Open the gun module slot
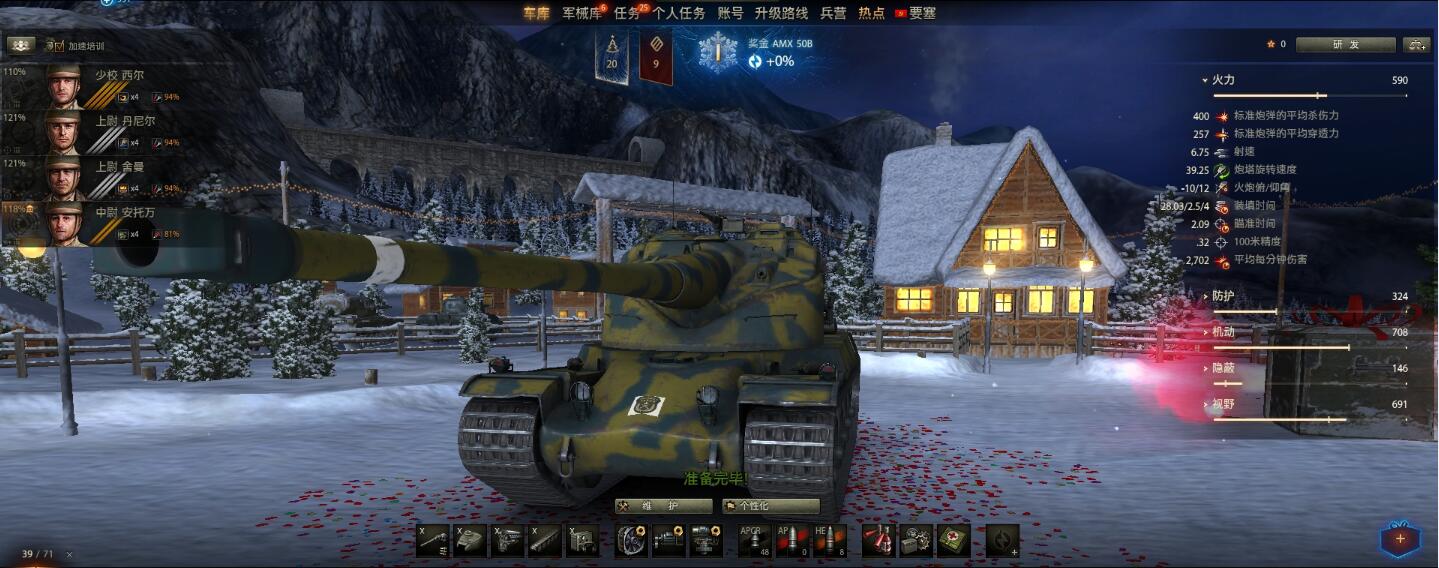Image resolution: width=1439 pixels, height=568 pixels. coord(433,540)
